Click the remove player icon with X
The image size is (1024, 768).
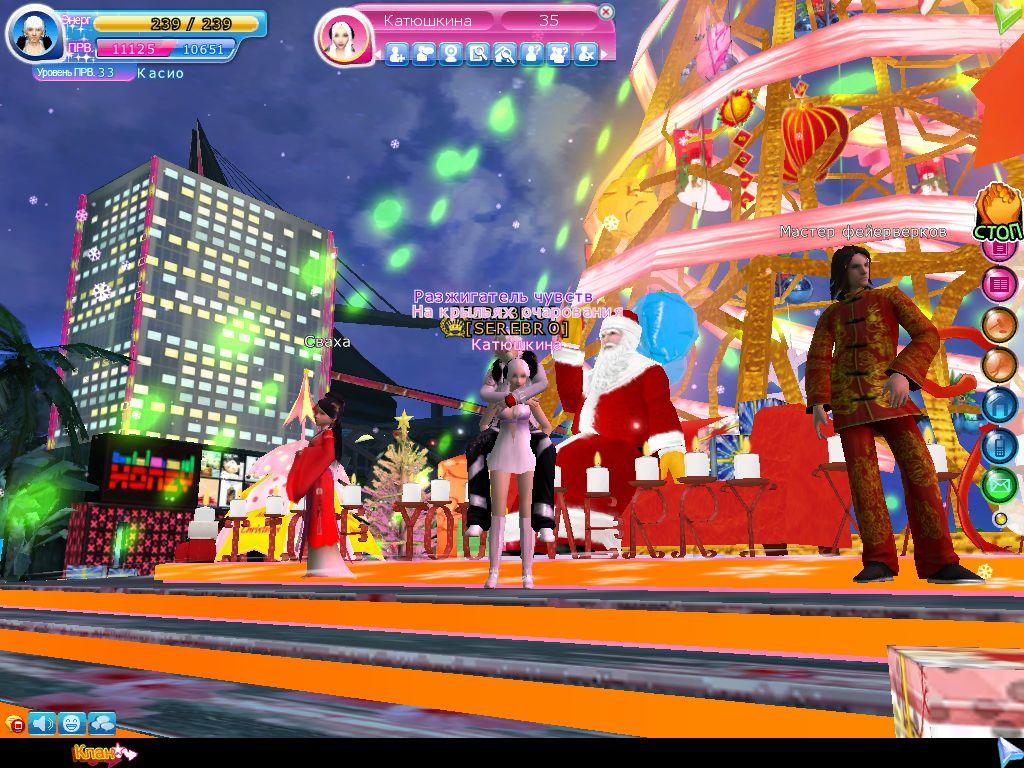point(586,55)
